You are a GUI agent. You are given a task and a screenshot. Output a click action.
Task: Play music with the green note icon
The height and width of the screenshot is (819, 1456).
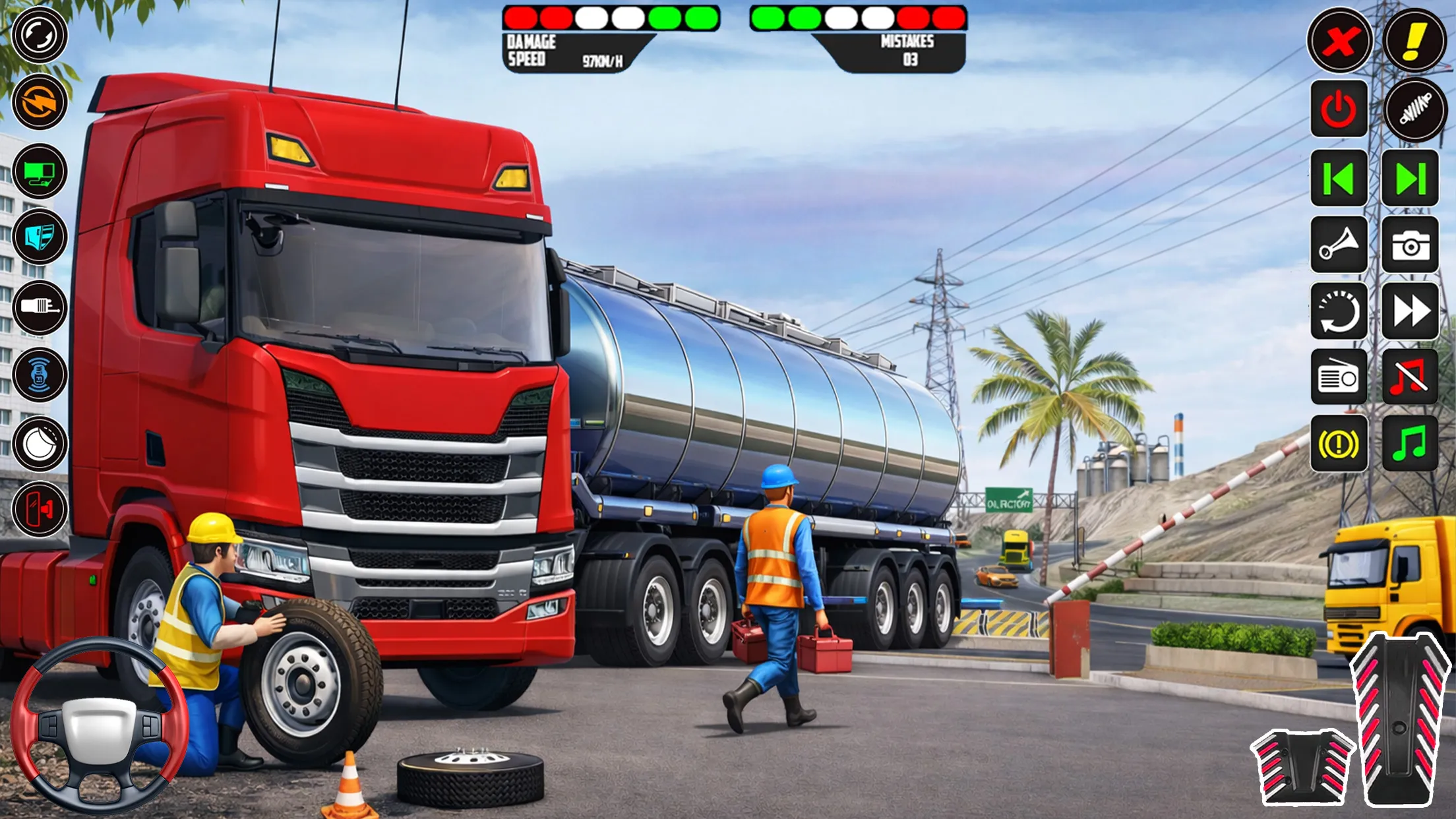tap(1410, 443)
